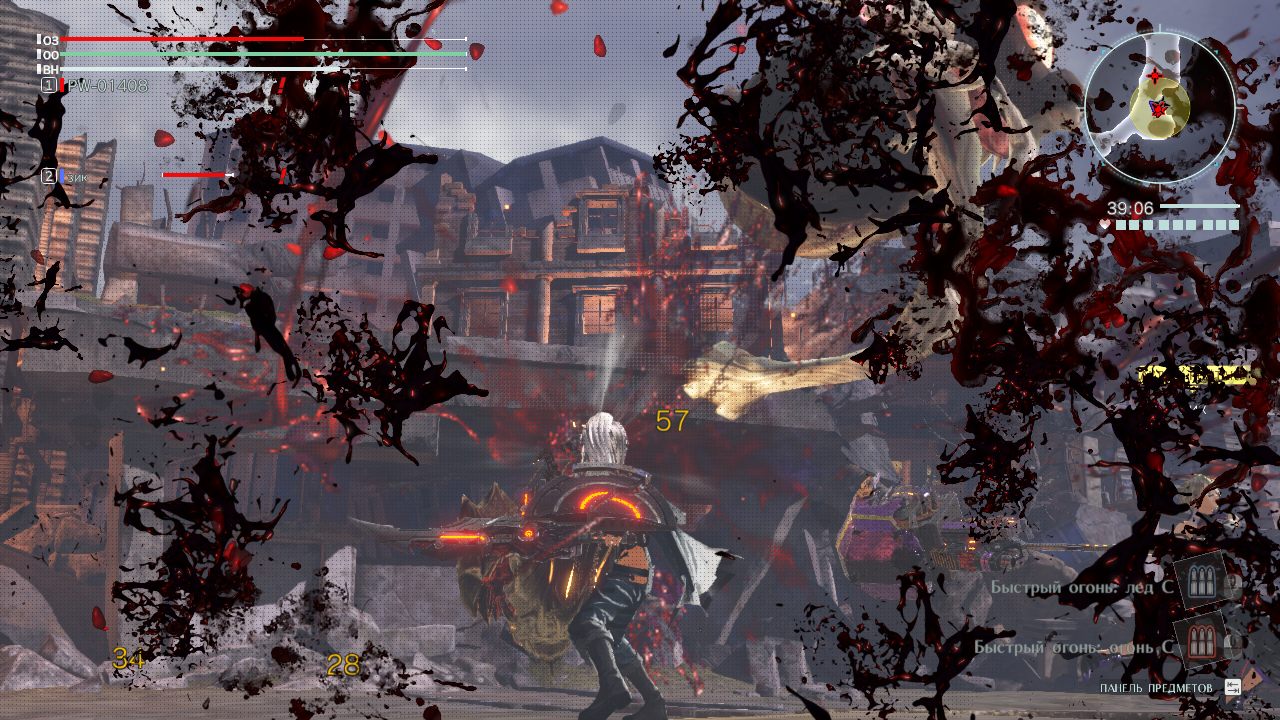Select player entry PW-01408
Screen dimensions: 1280x720
(x=104, y=86)
